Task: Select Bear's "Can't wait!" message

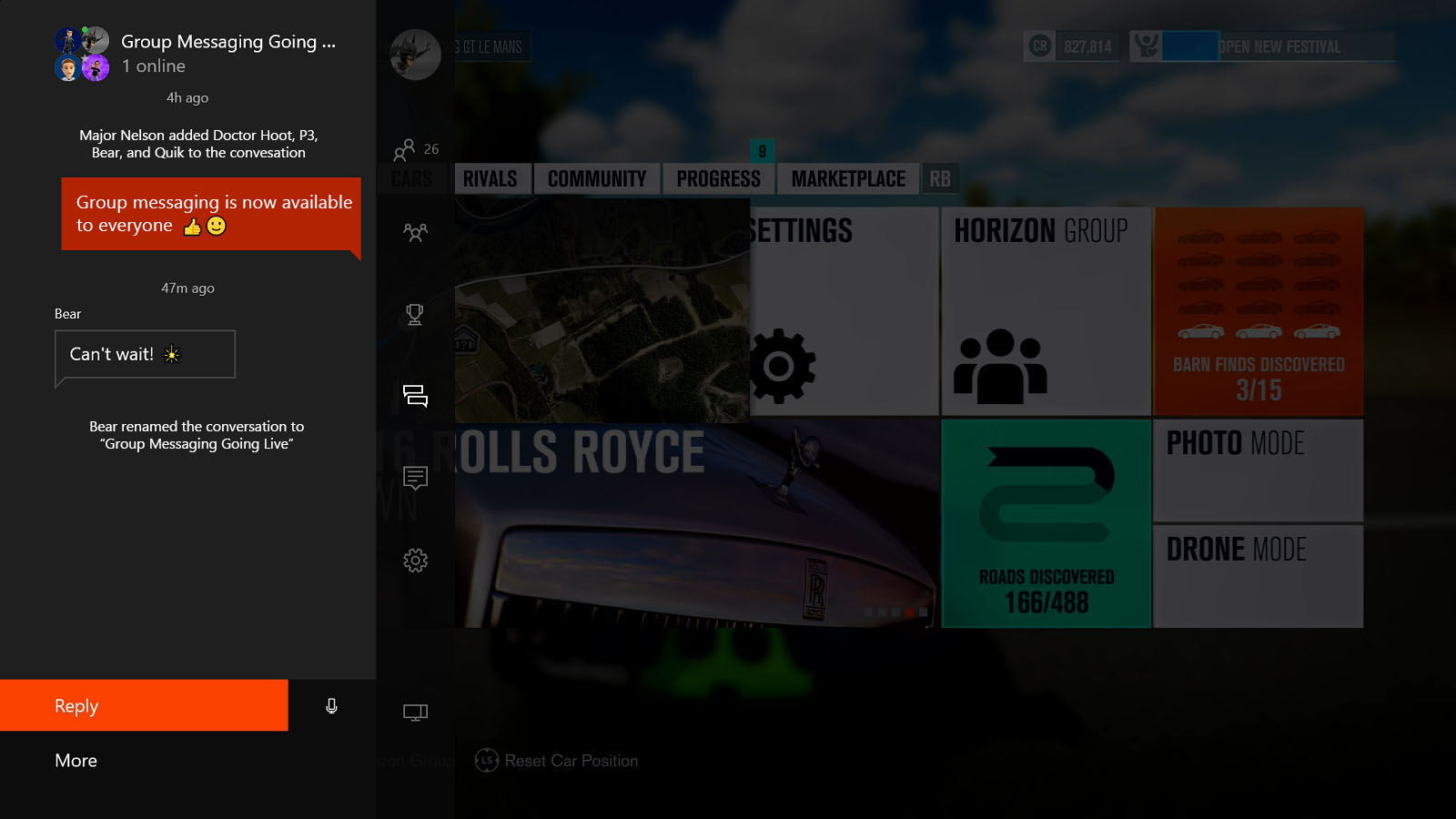Action: coord(146,354)
